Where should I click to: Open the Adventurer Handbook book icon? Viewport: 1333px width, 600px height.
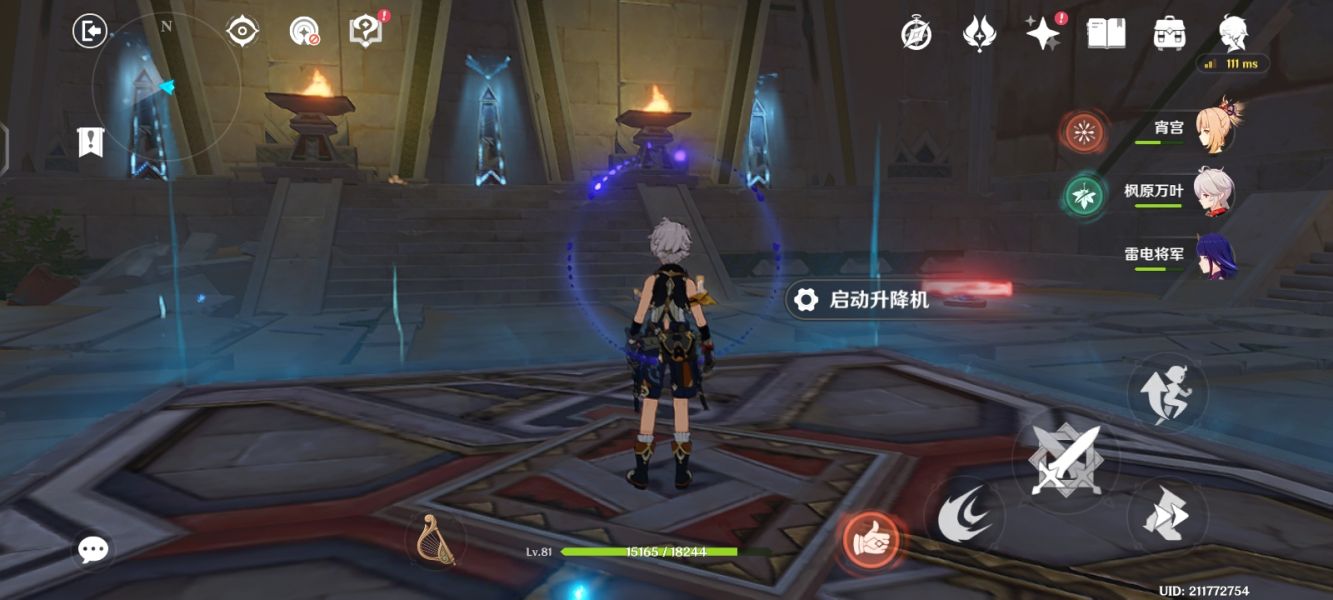pos(1106,33)
